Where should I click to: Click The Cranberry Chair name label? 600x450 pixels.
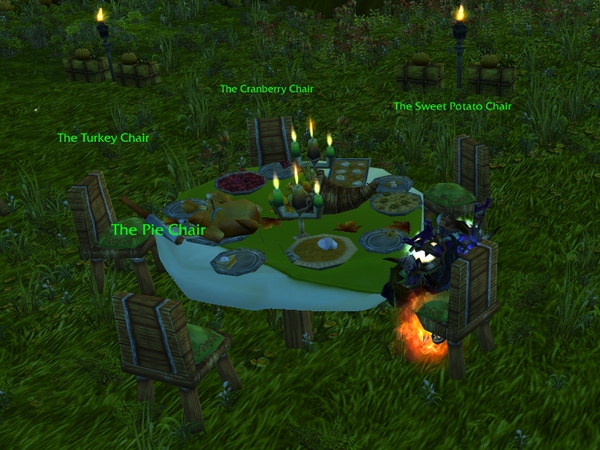pos(266,89)
